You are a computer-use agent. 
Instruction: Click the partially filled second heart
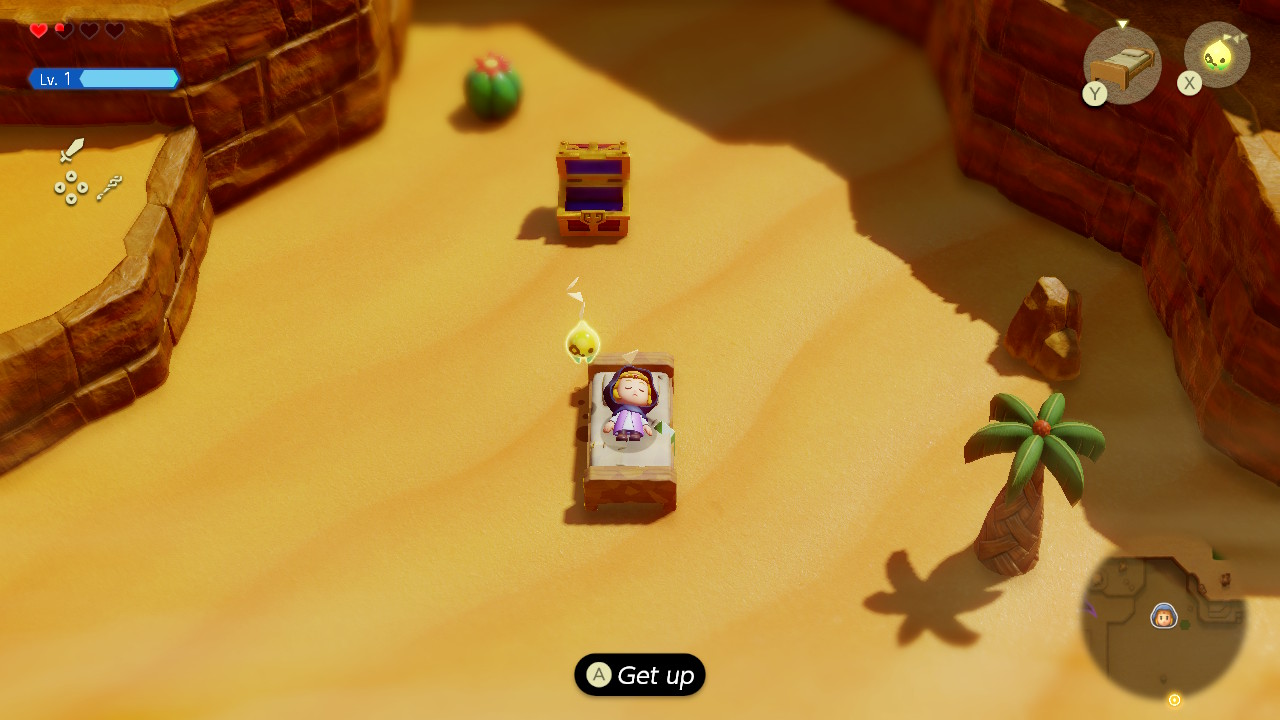pyautogui.click(x=64, y=30)
